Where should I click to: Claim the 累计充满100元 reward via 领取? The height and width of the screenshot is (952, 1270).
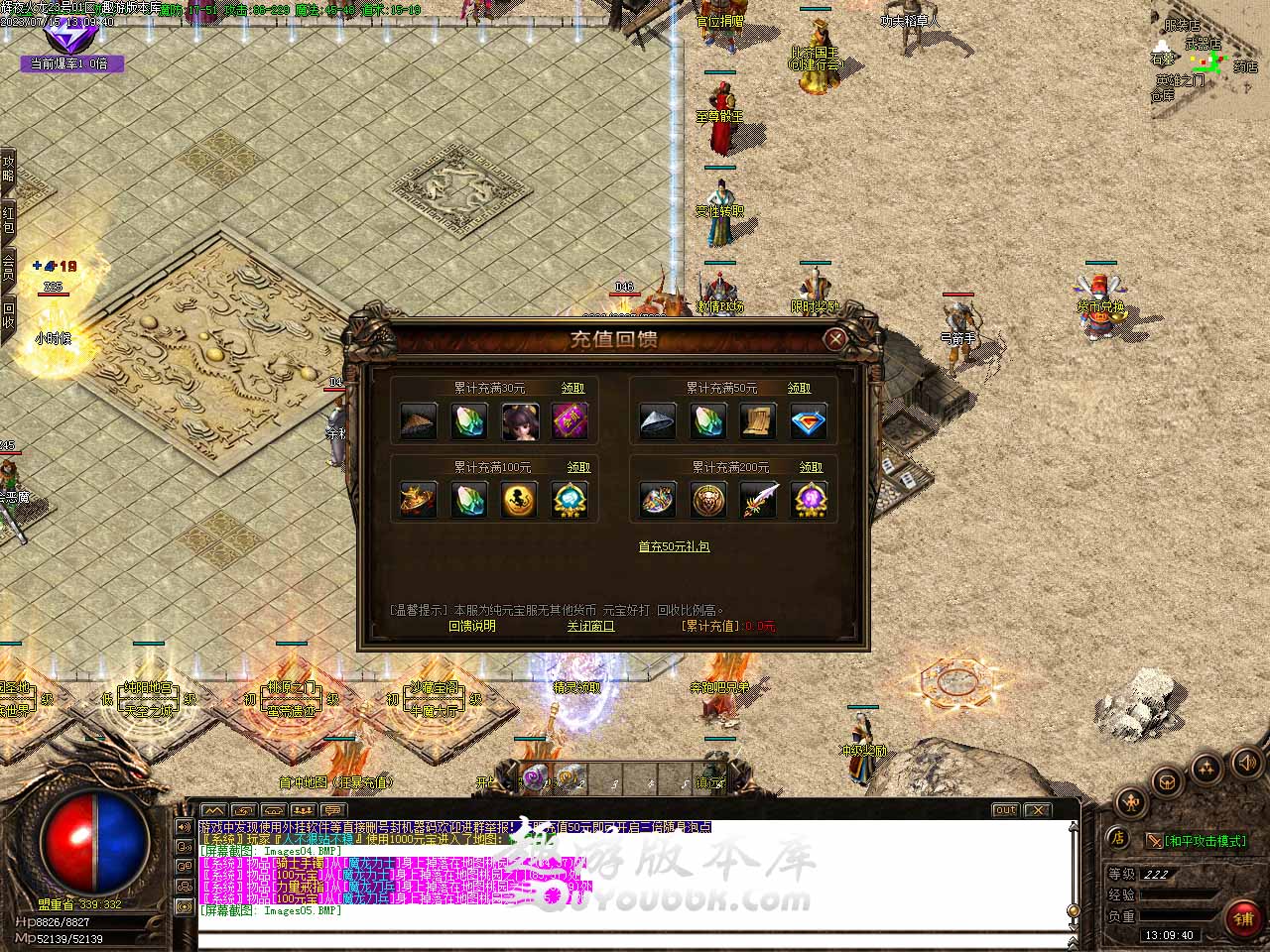point(578,468)
